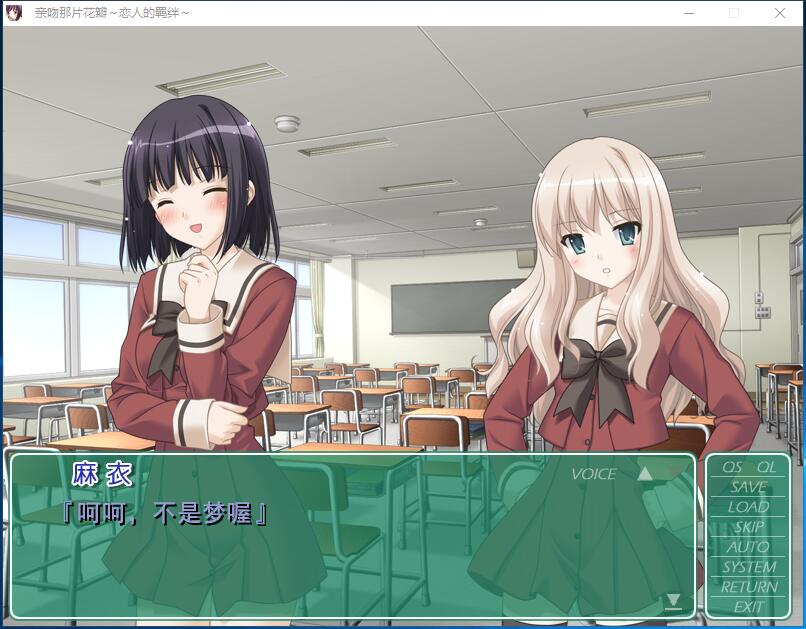Minimize the game window
Screen dimensions: 806x629
[688, 13]
